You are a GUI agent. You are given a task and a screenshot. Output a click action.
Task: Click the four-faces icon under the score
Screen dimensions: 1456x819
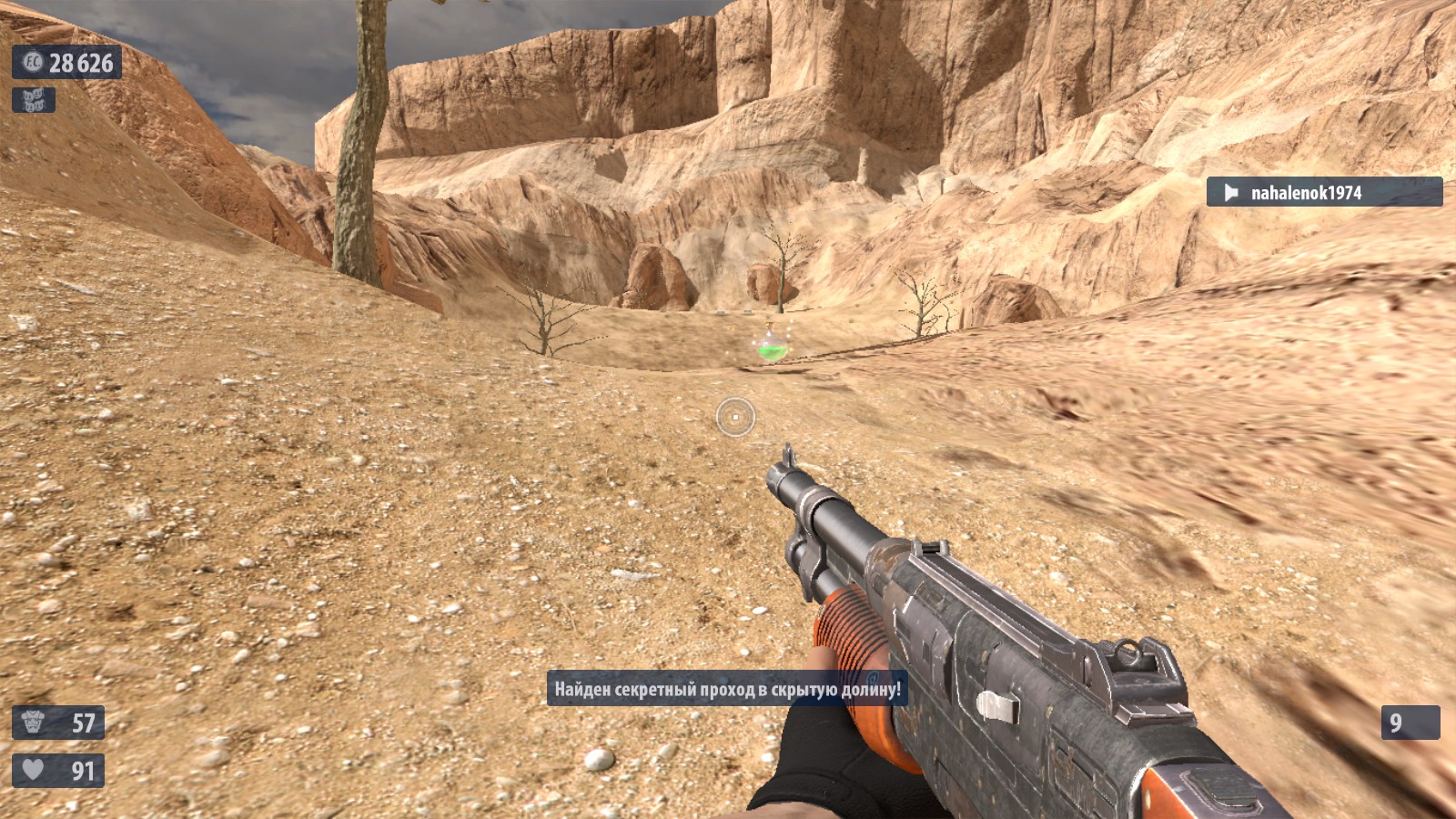click(34, 100)
